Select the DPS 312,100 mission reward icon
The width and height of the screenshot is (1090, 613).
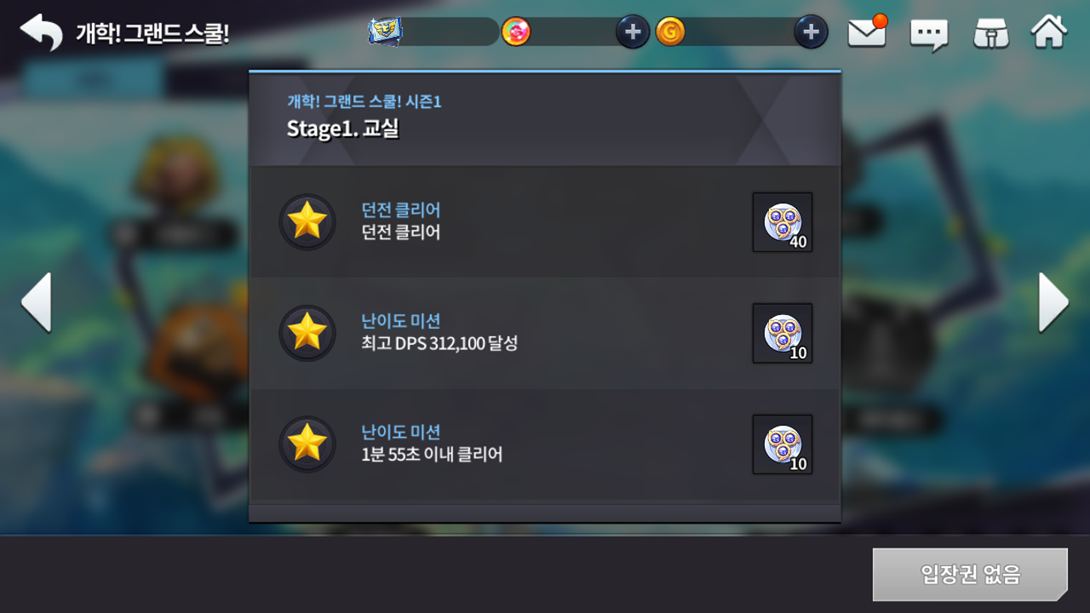pyautogui.click(x=782, y=333)
